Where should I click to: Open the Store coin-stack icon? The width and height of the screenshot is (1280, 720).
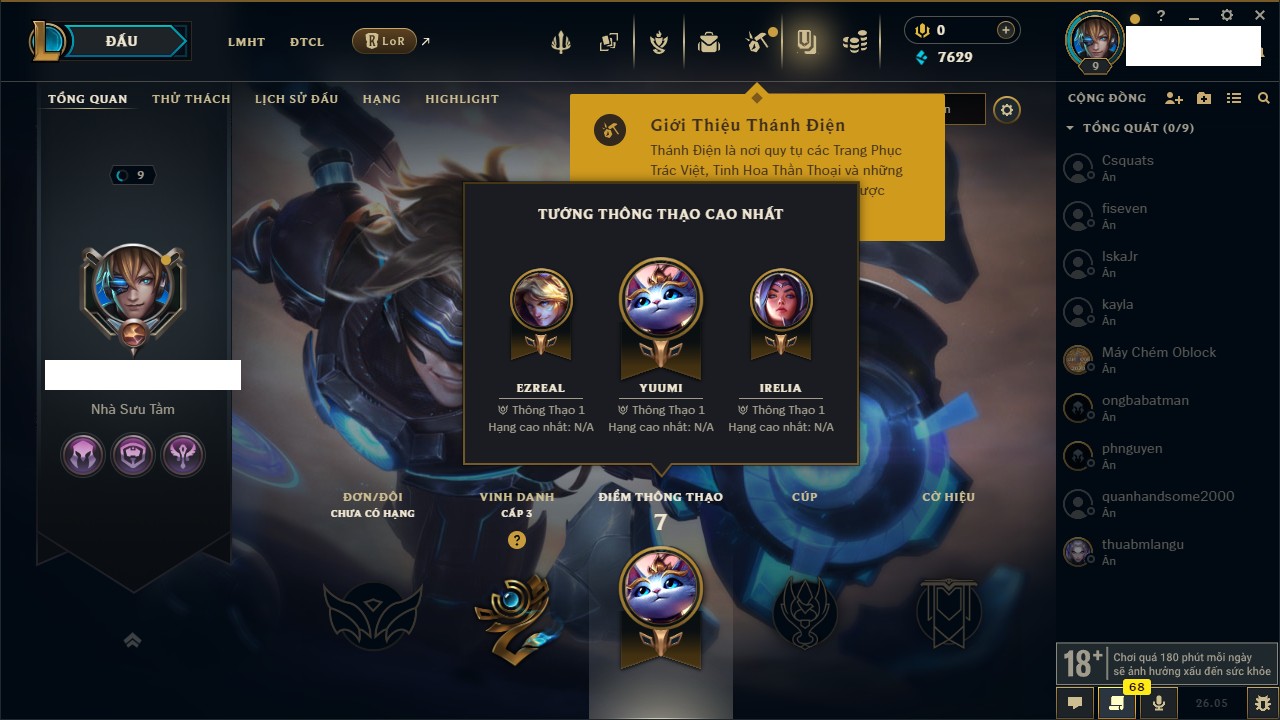click(854, 42)
